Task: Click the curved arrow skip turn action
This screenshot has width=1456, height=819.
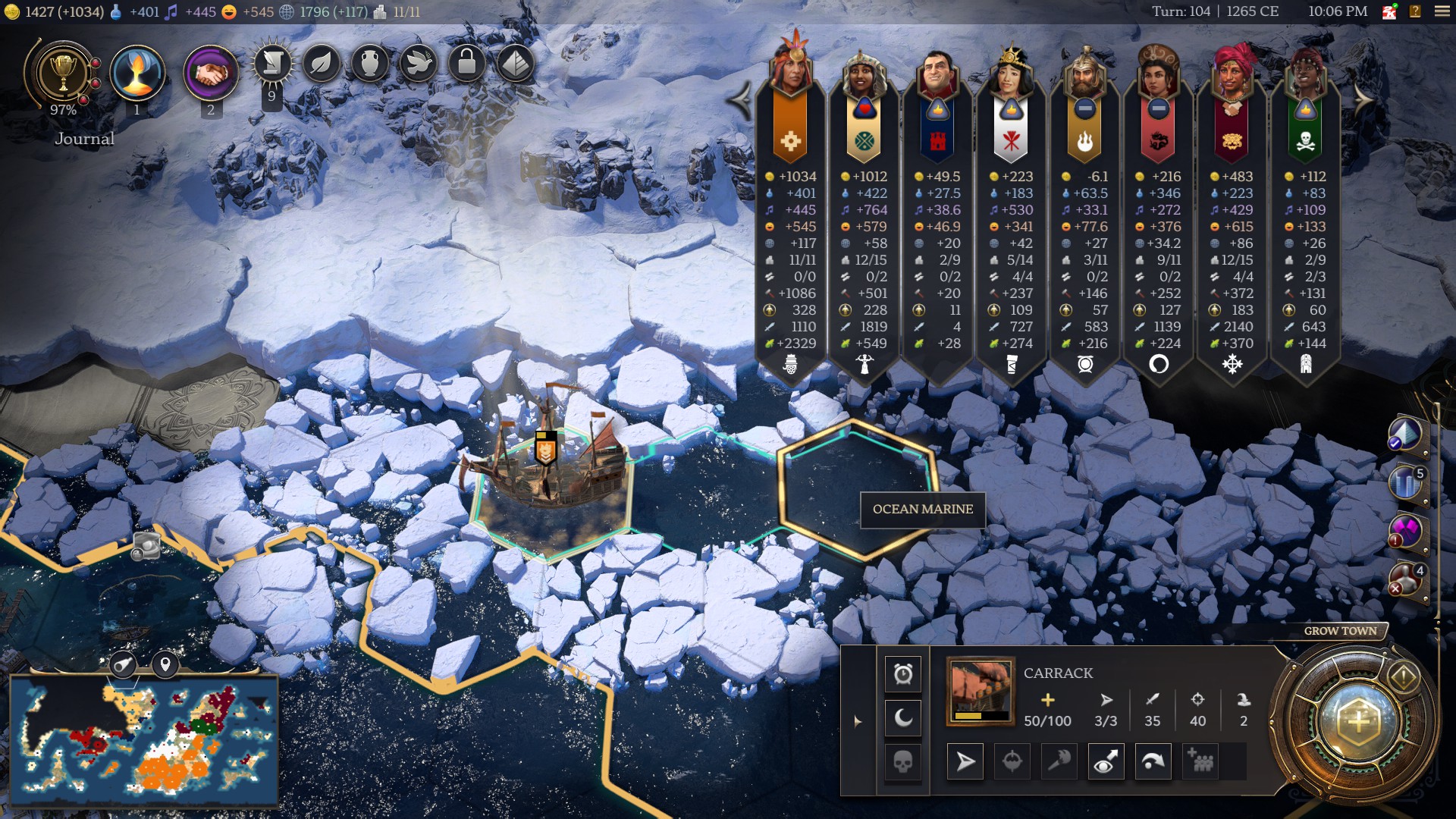Action: tap(1153, 761)
